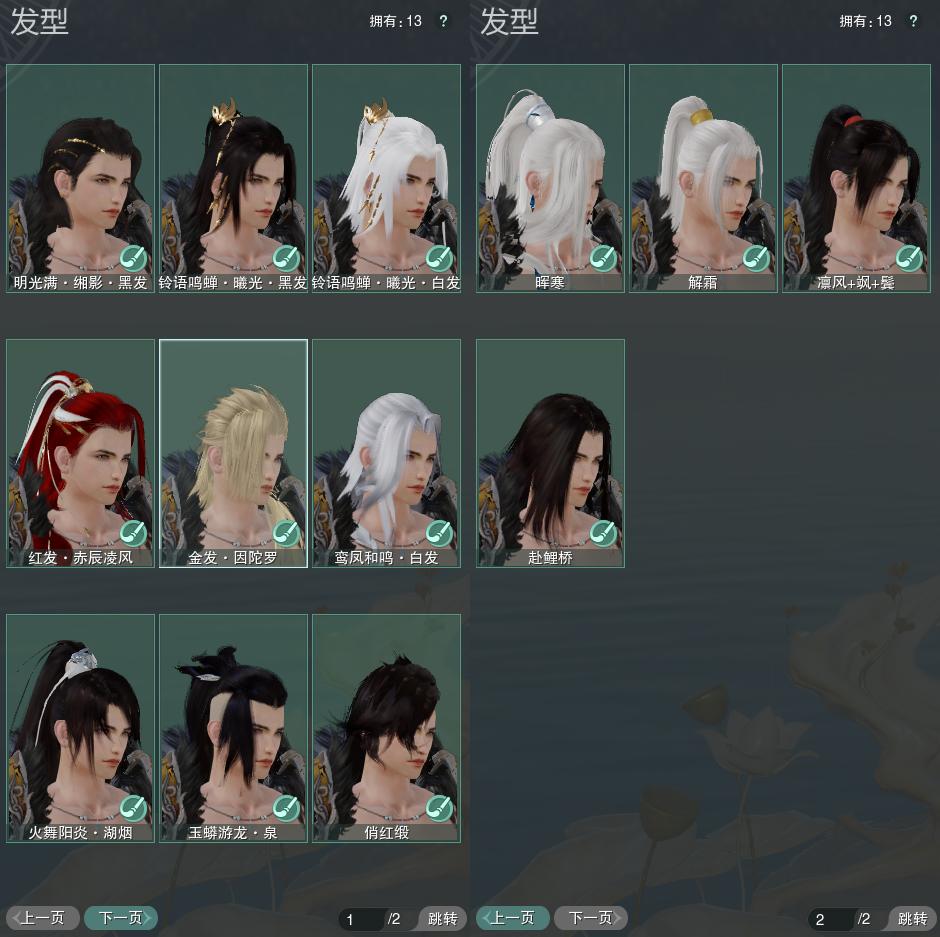Click the dye brush on 金发·因陀罗
Image resolution: width=940 pixels, height=937 pixels.
click(x=286, y=533)
